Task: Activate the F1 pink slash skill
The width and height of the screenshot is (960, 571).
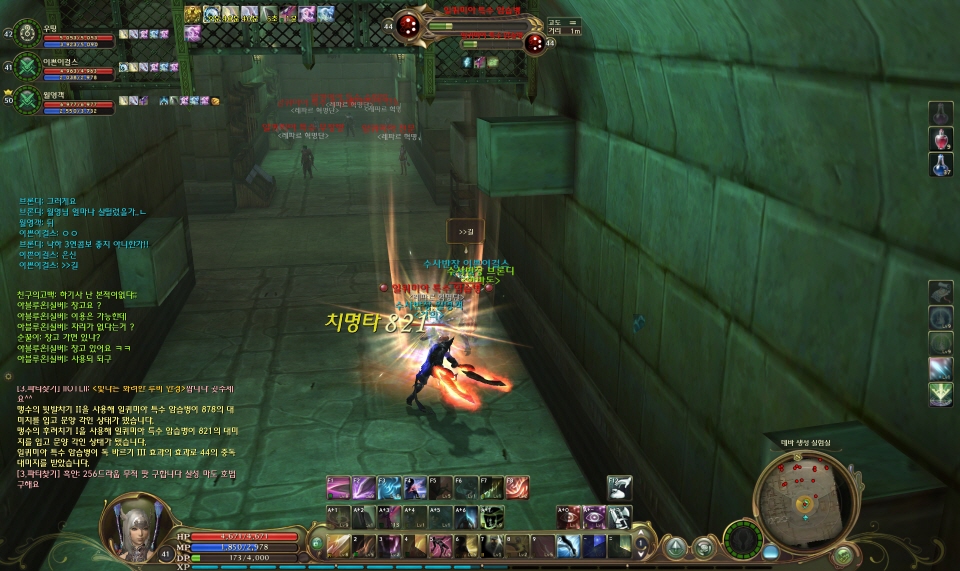Action: pos(339,487)
